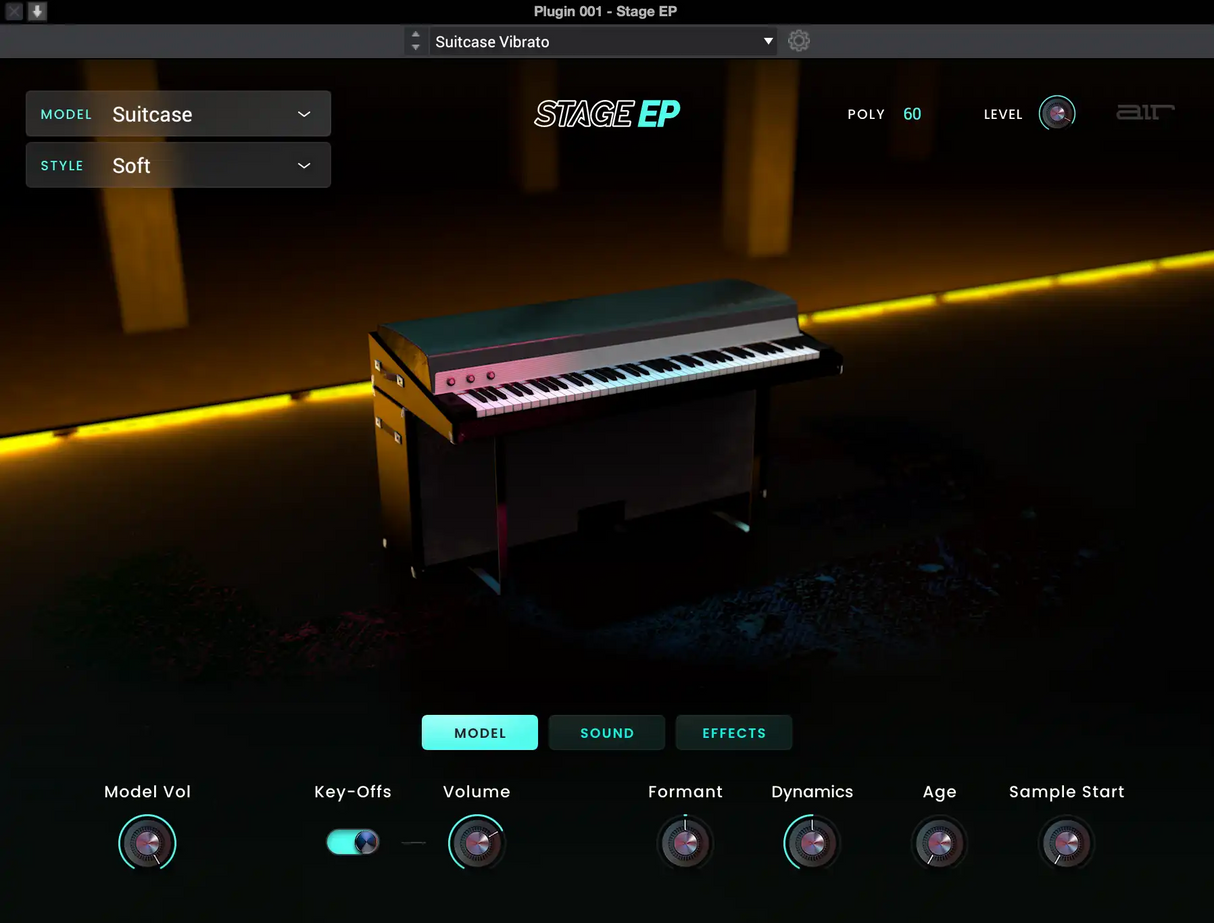Switch to the SOUND tab
Screen dimensions: 1214x923
pos(607,733)
